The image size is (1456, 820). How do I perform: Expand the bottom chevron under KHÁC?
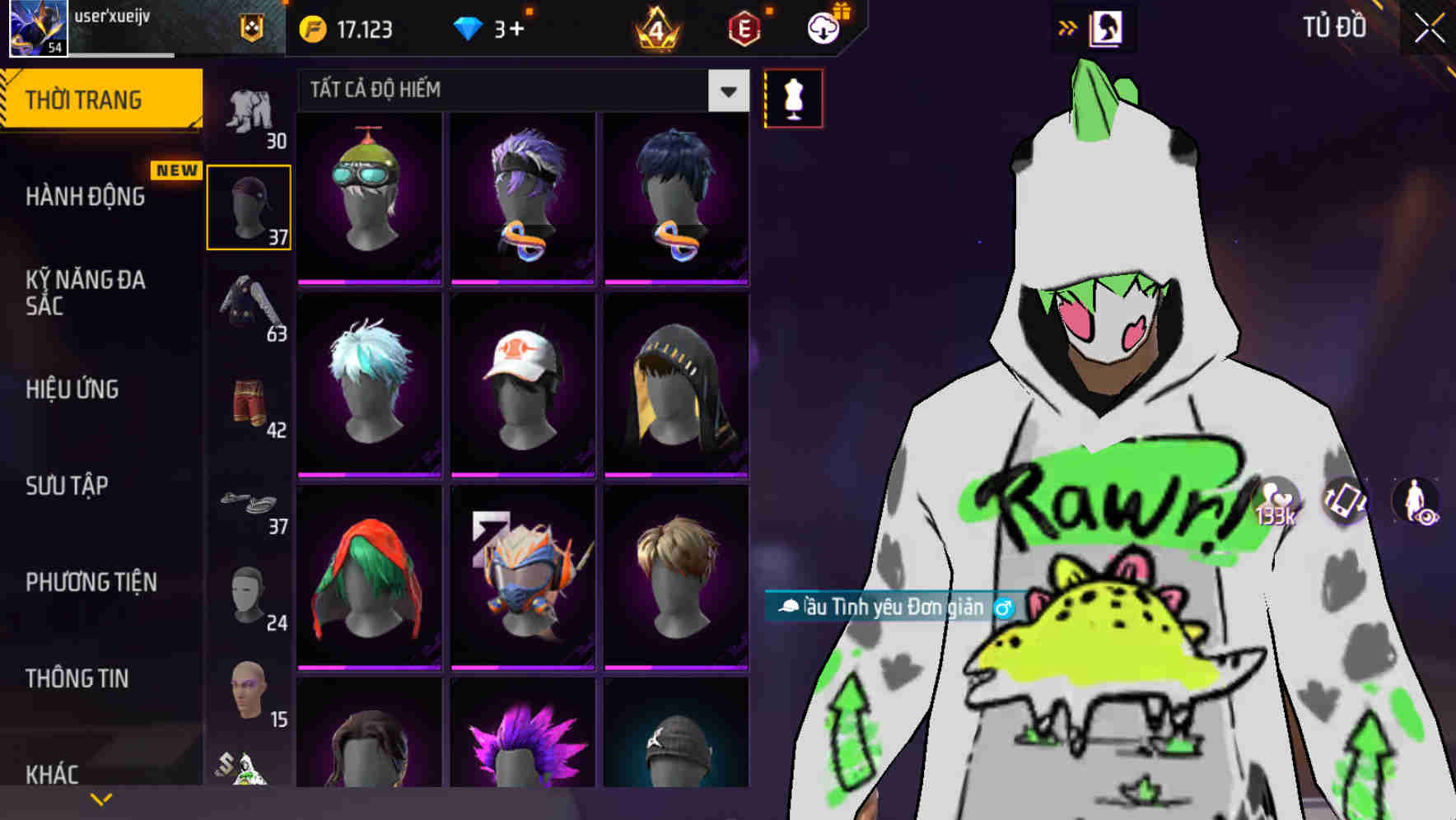tap(100, 797)
